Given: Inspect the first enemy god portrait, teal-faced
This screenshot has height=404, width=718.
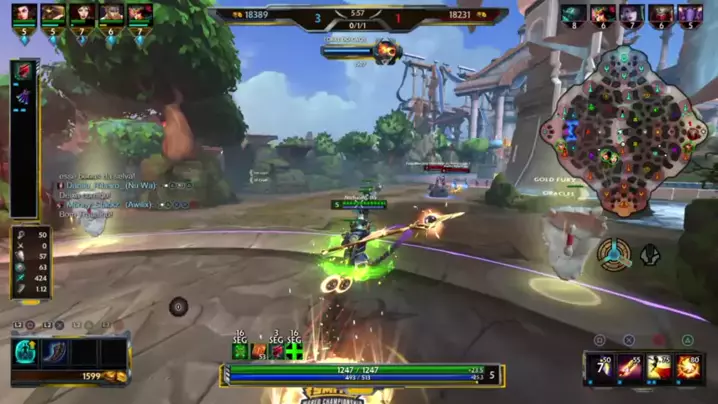Looking at the screenshot, I should pyautogui.click(x=574, y=14).
